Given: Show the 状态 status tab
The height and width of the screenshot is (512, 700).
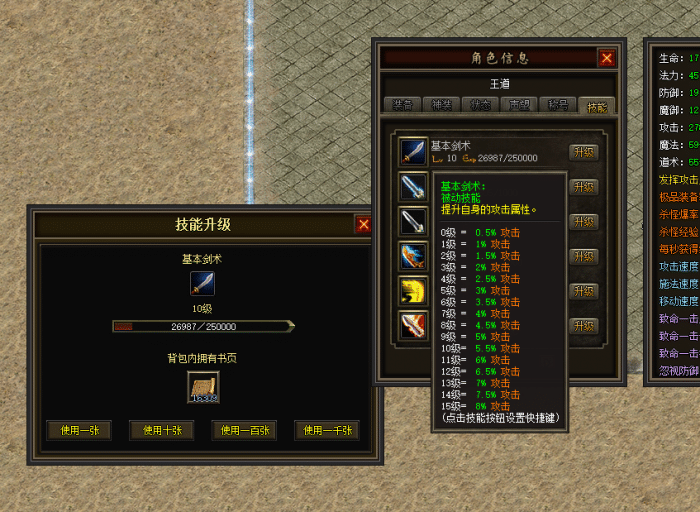Looking at the screenshot, I should pos(479,106).
